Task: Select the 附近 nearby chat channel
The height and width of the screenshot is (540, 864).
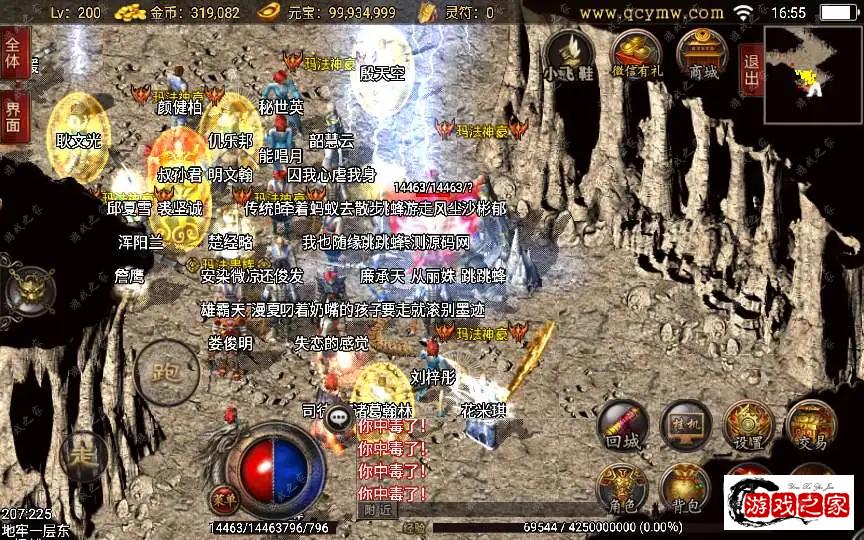Action: (x=376, y=510)
